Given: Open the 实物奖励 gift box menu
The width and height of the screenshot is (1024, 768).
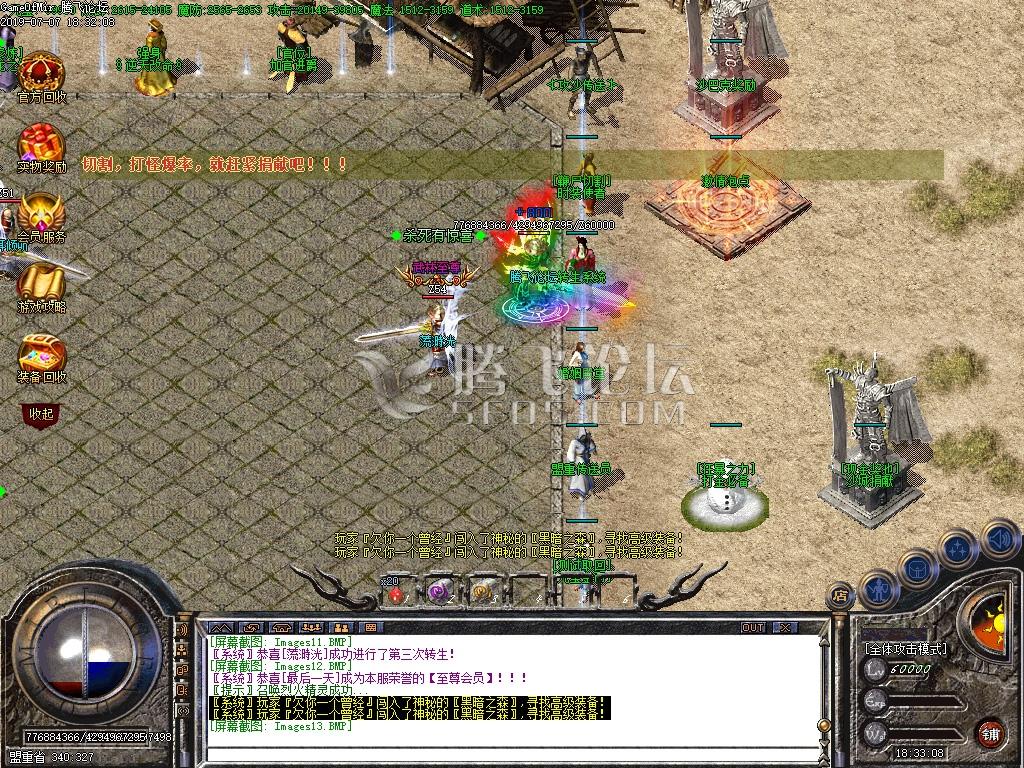Looking at the screenshot, I should [x=41, y=144].
